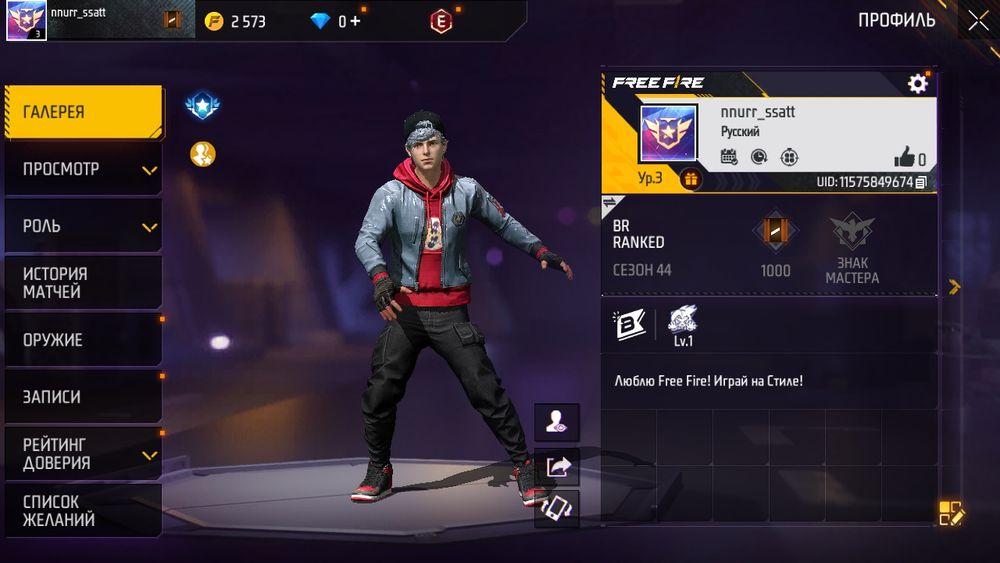Go to the Записи section
The width and height of the screenshot is (1000, 563).
click(x=83, y=397)
